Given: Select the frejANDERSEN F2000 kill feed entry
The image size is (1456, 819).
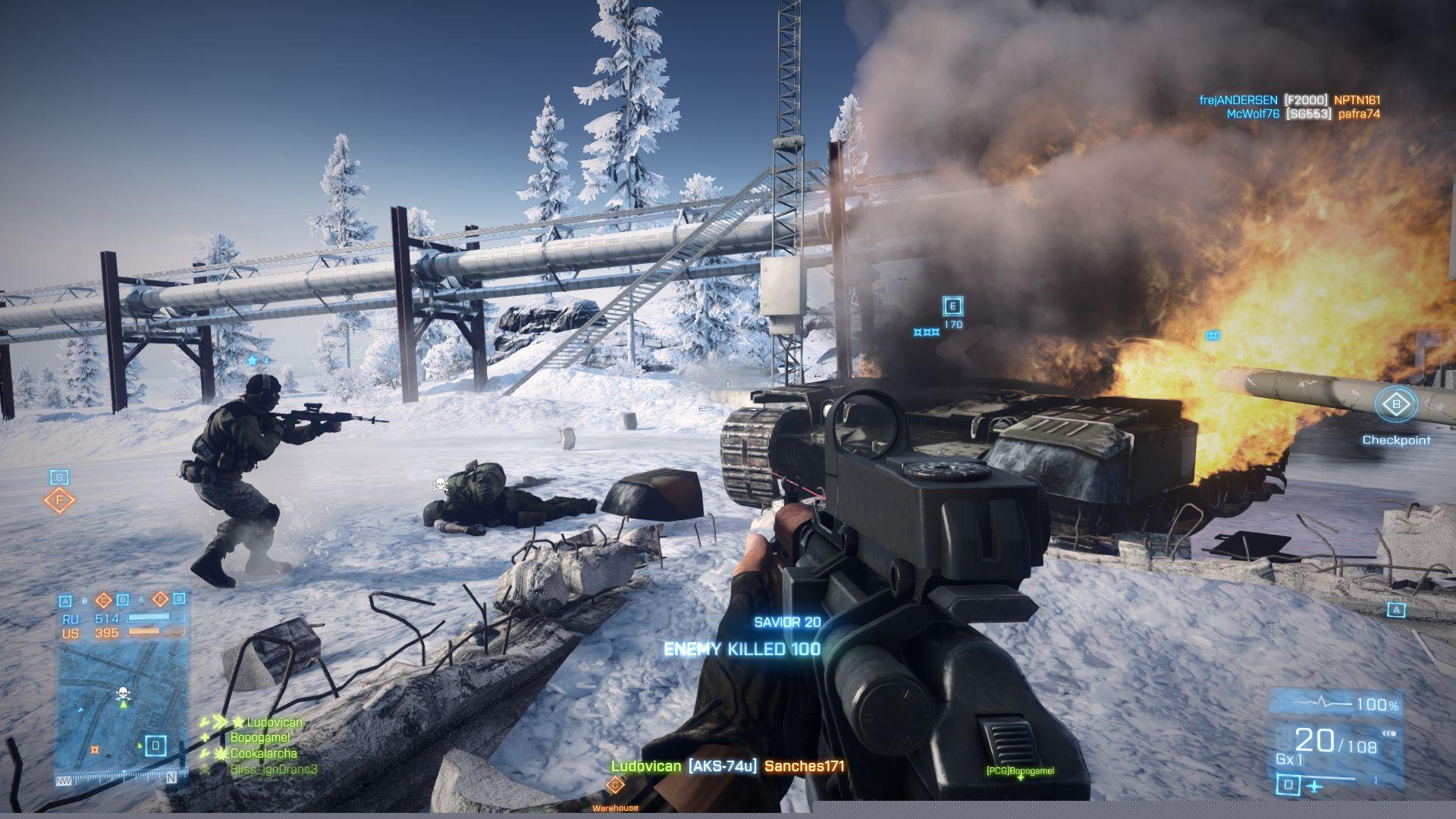Looking at the screenshot, I should pyautogui.click(x=1289, y=100).
